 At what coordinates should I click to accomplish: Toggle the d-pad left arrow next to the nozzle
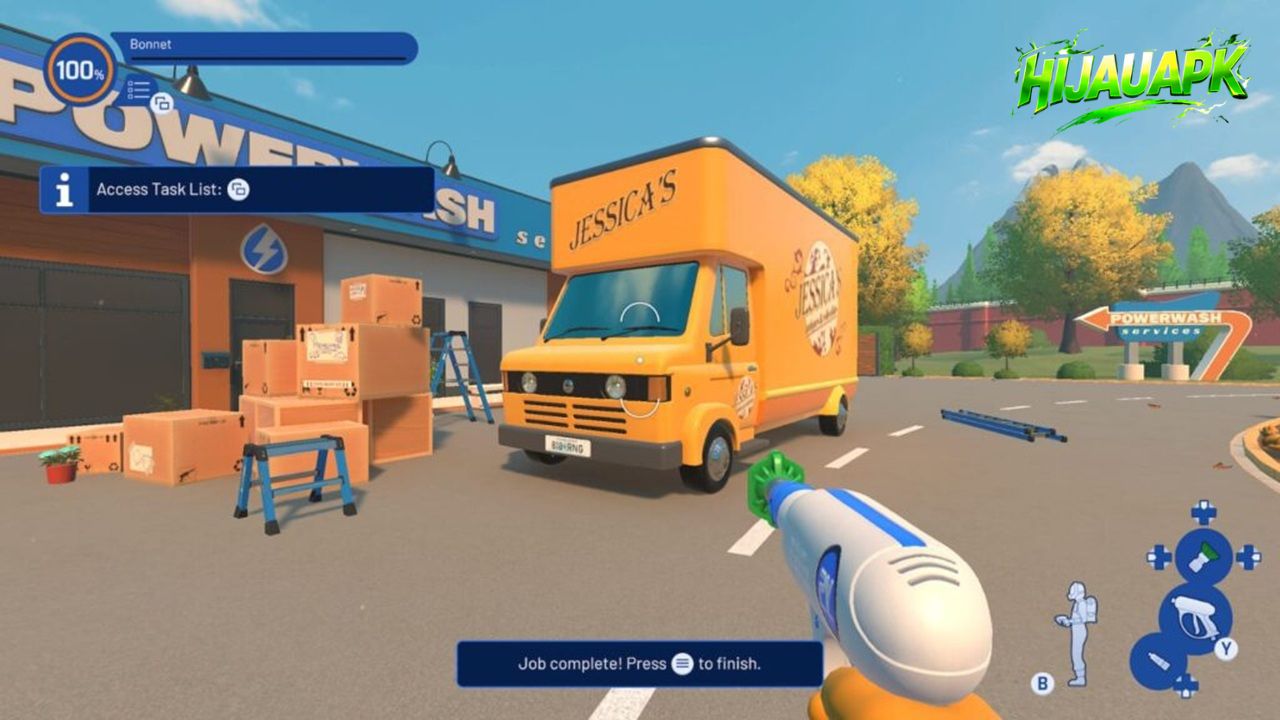[x=1158, y=555]
